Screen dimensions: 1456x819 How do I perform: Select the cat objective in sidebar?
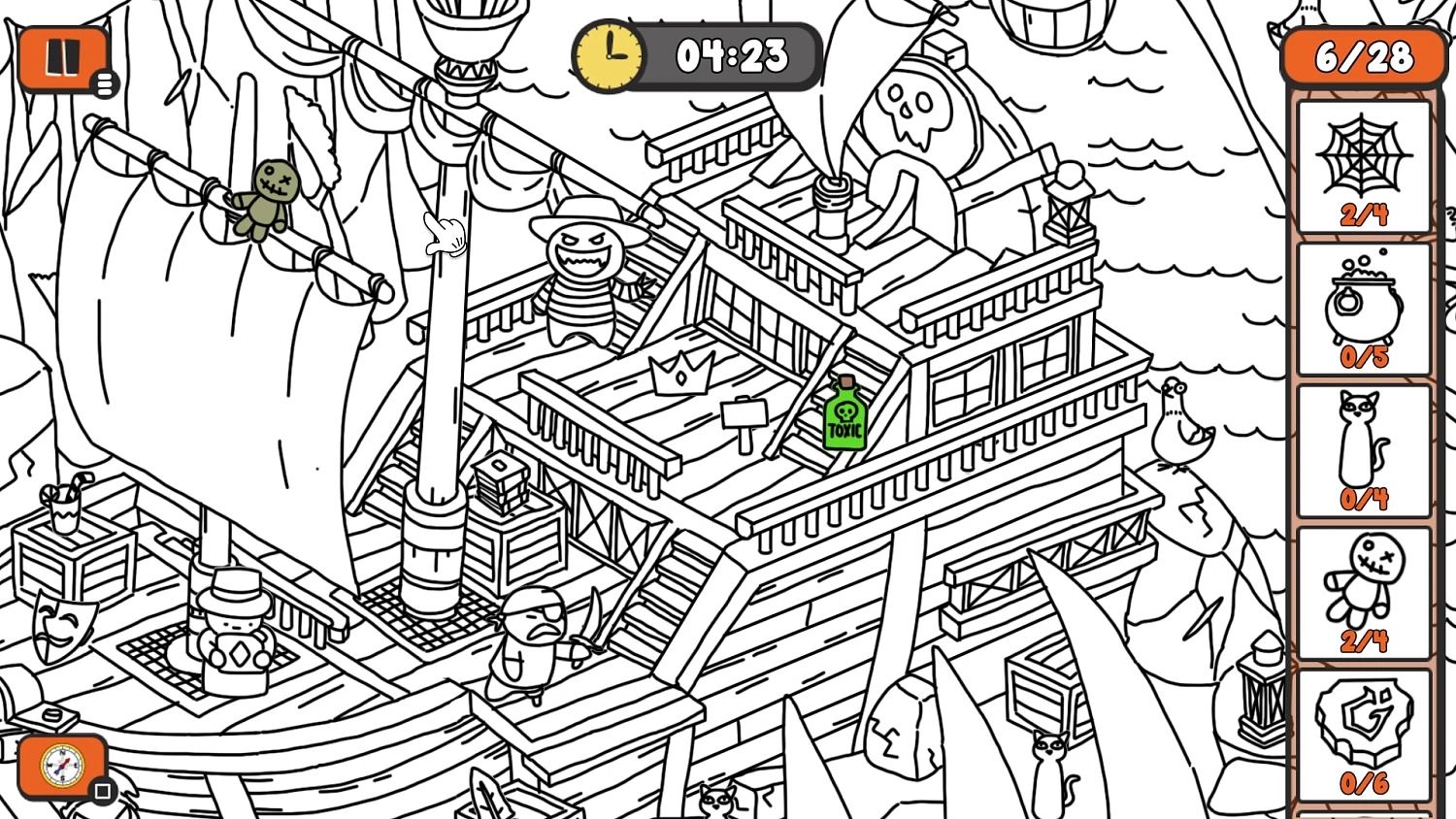click(1363, 449)
